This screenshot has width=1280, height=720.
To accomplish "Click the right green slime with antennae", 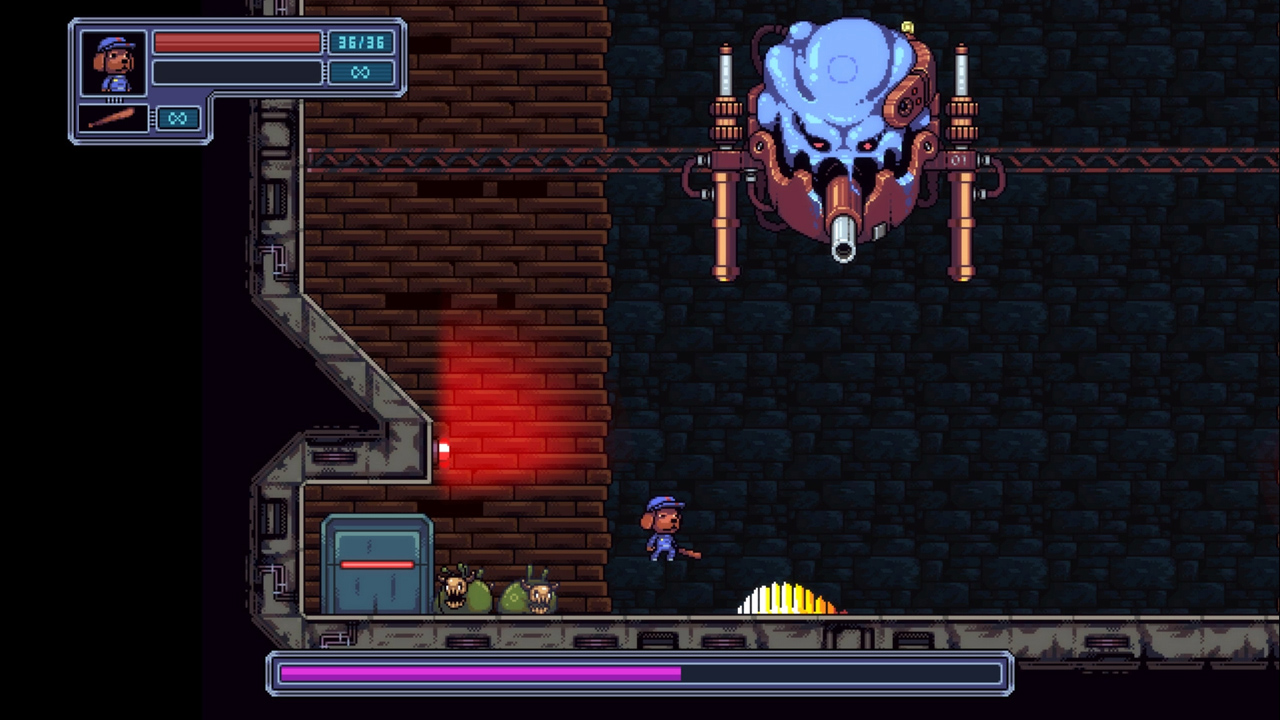I will coord(530,595).
